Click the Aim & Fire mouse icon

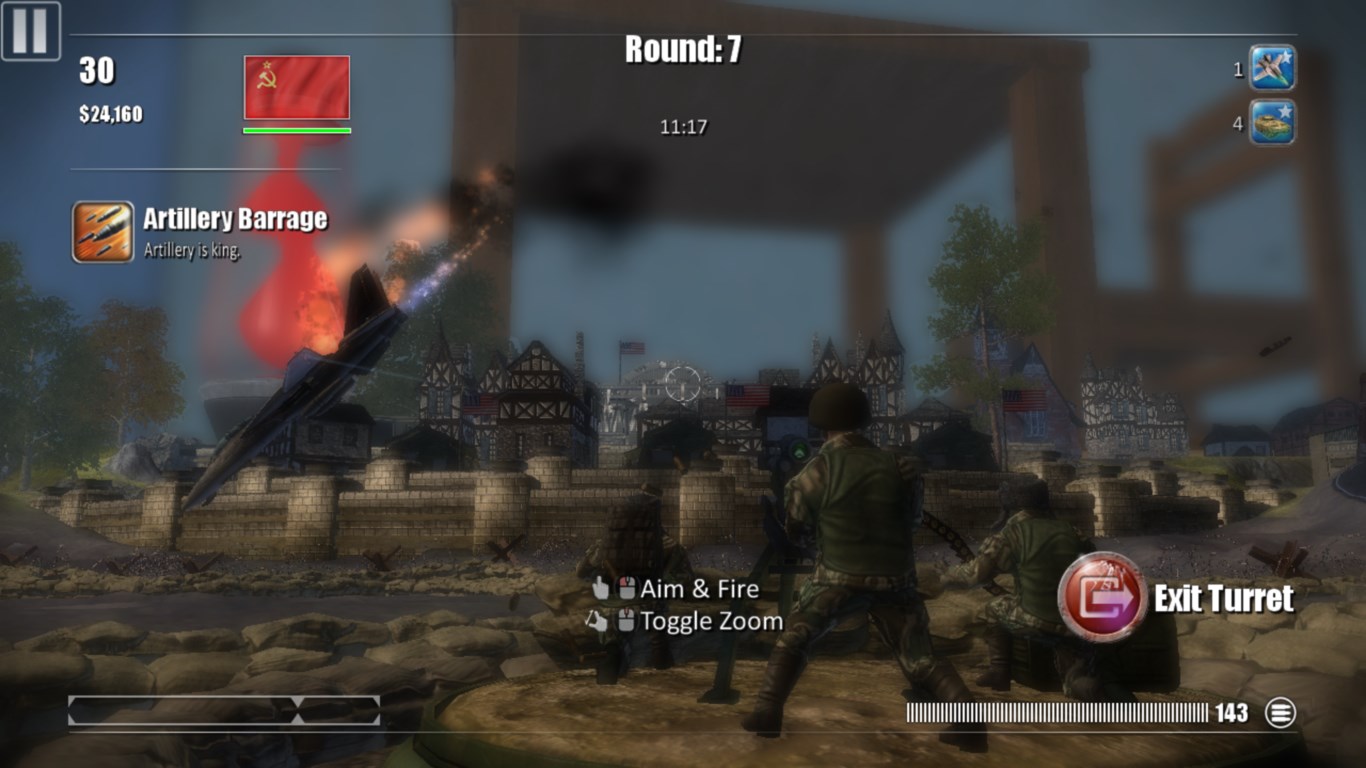click(x=629, y=590)
